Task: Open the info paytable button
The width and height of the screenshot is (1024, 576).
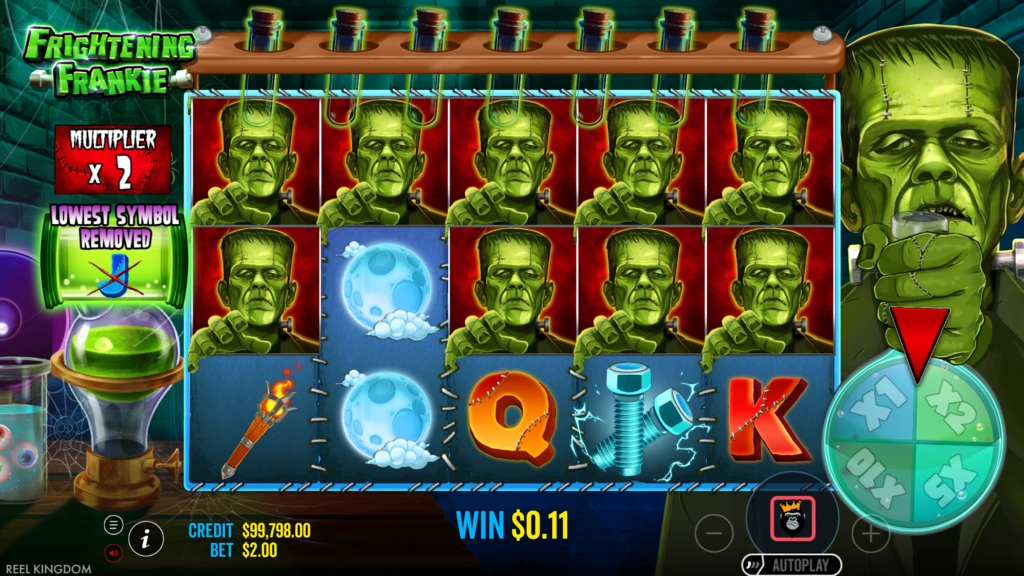Action: [146, 538]
